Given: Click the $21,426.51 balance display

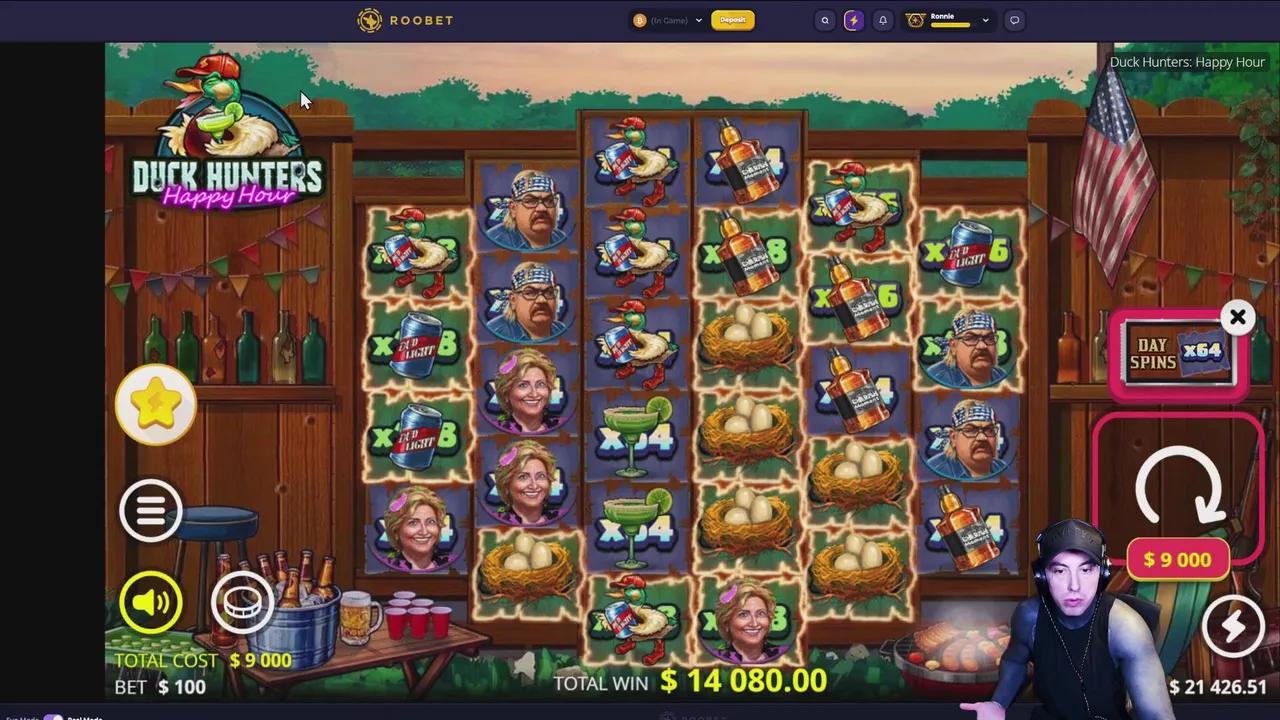Looking at the screenshot, I should pyautogui.click(x=1216, y=687).
